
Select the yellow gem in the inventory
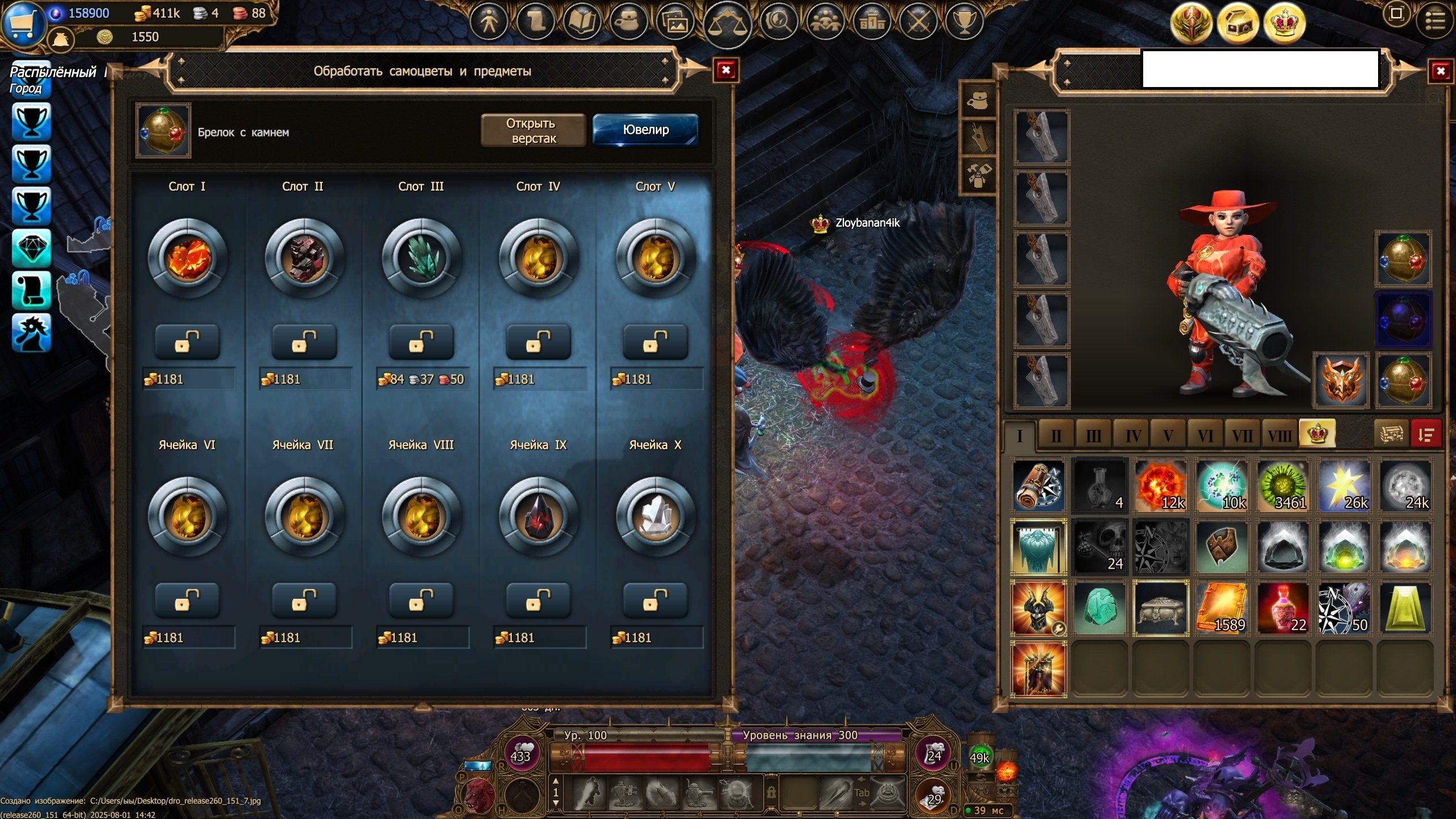1405,608
